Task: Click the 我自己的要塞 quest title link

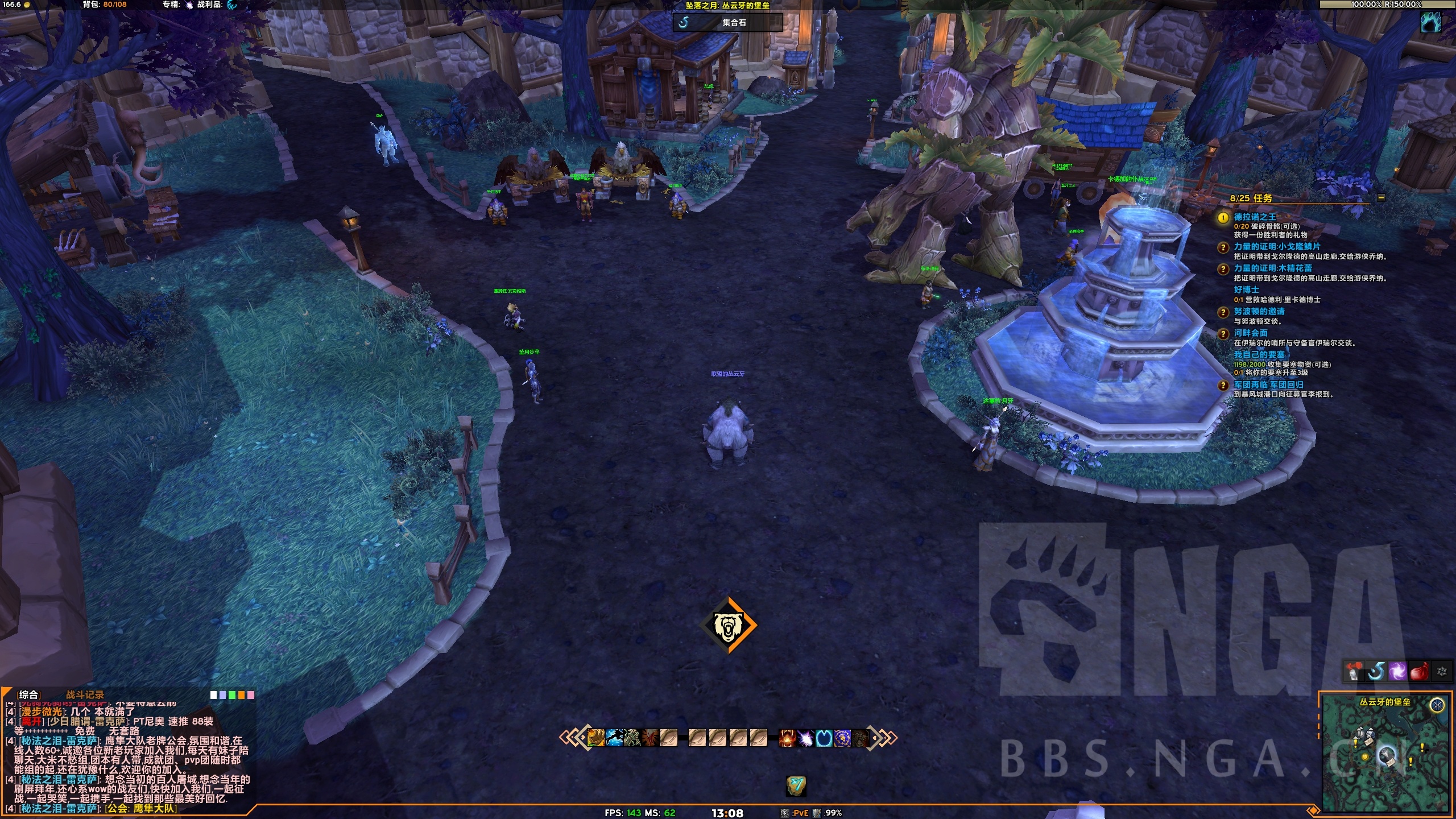Action: point(1259,355)
